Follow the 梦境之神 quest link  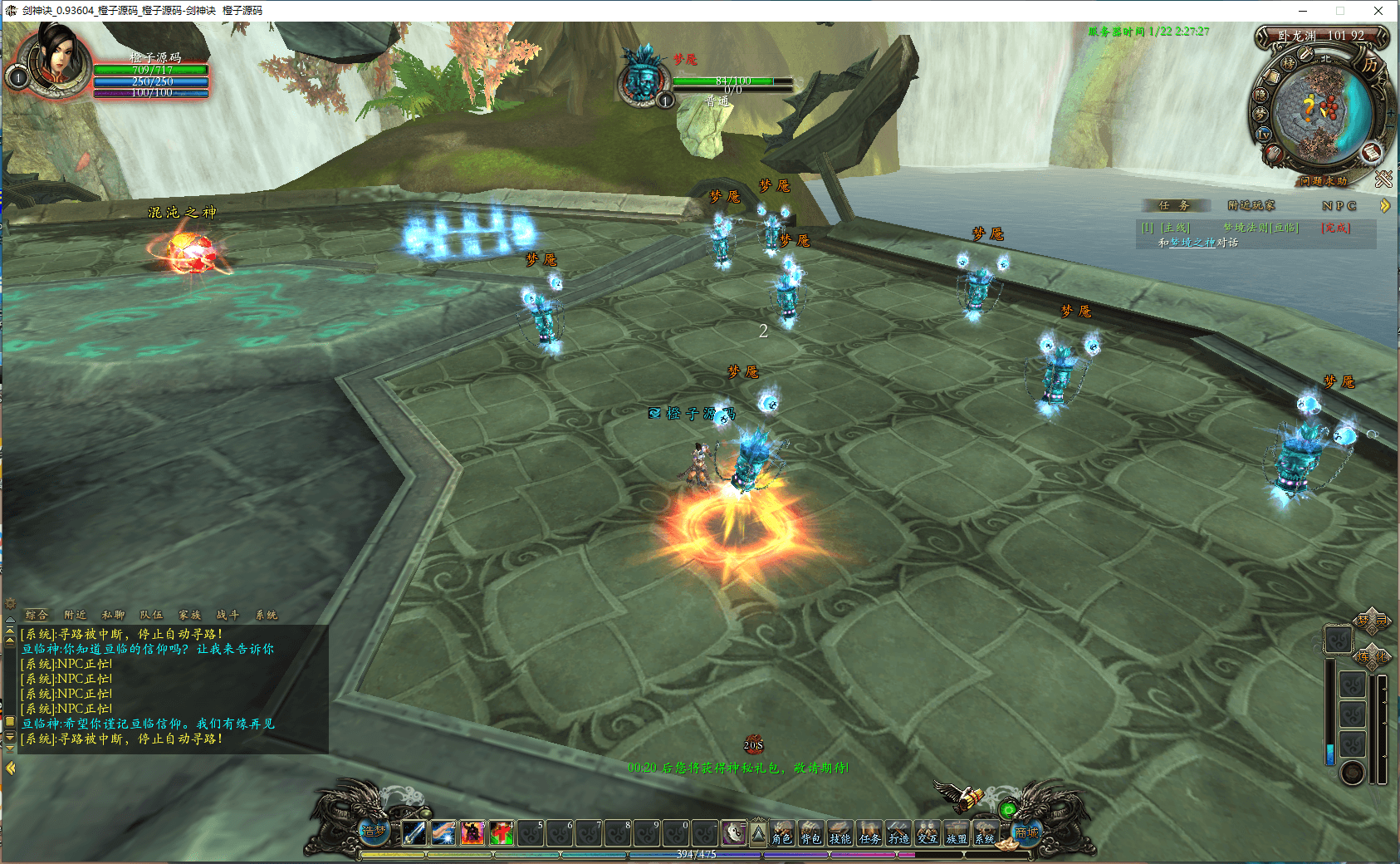[x=1192, y=243]
